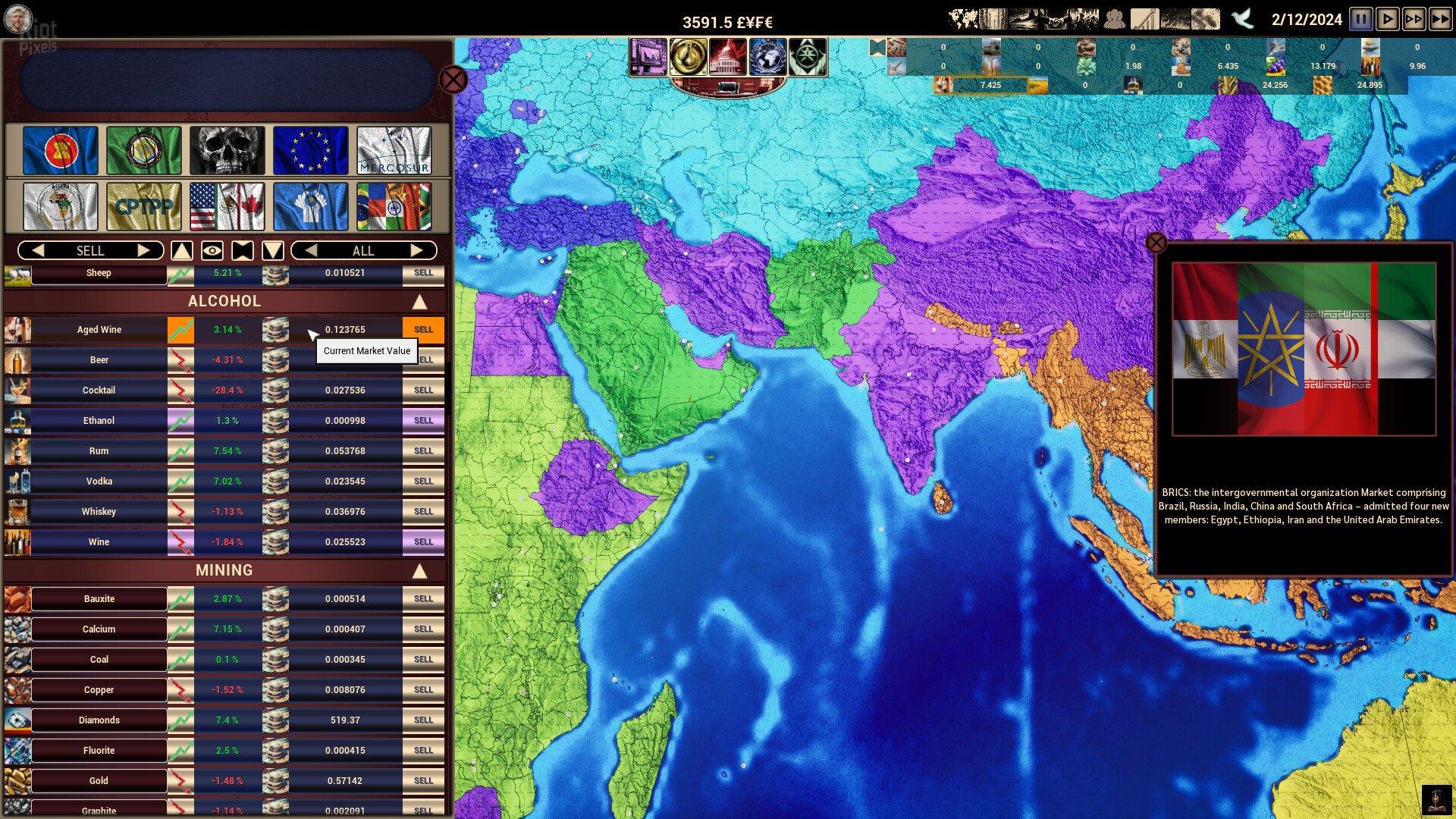
Task: Play at normal speed
Action: (x=1387, y=19)
